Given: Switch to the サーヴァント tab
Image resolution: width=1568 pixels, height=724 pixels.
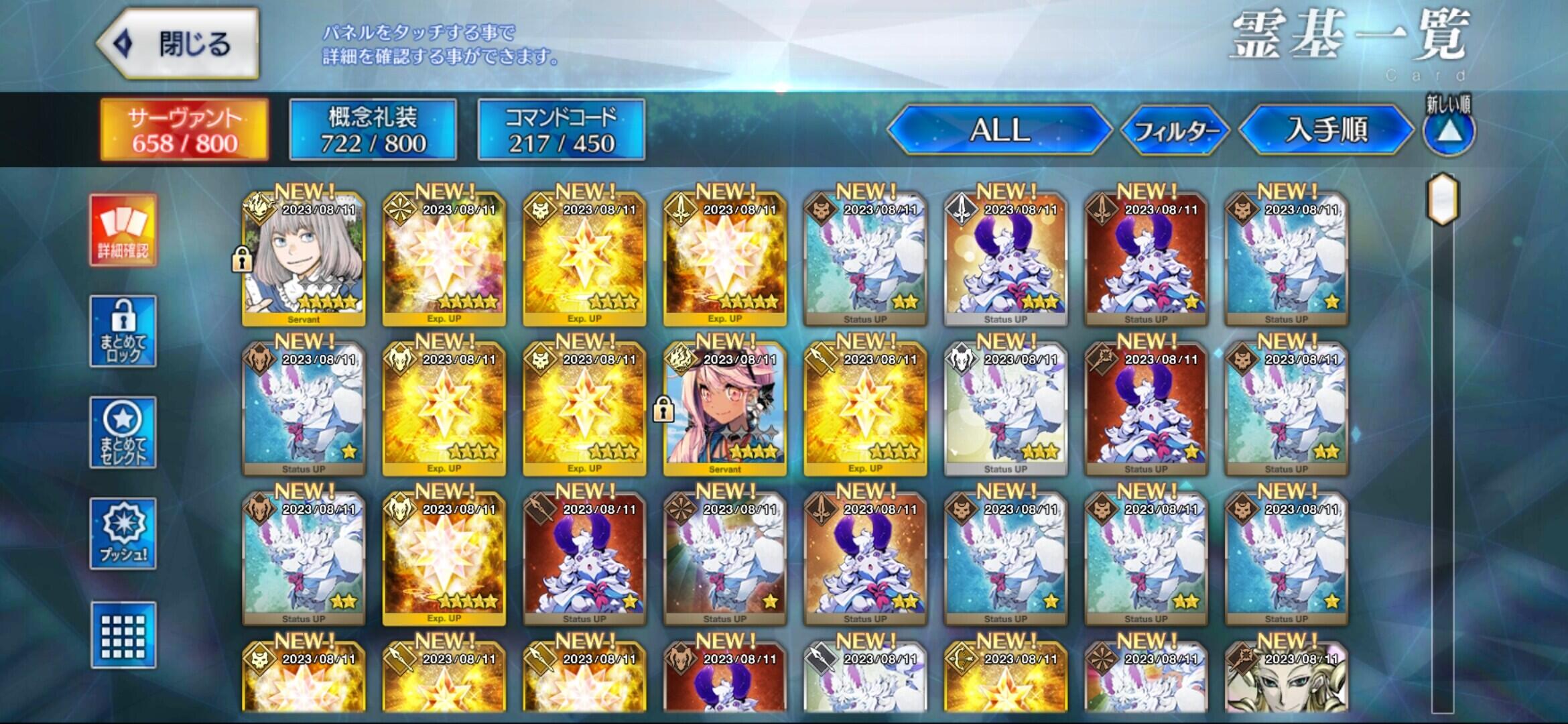Looking at the screenshot, I should (184, 130).
